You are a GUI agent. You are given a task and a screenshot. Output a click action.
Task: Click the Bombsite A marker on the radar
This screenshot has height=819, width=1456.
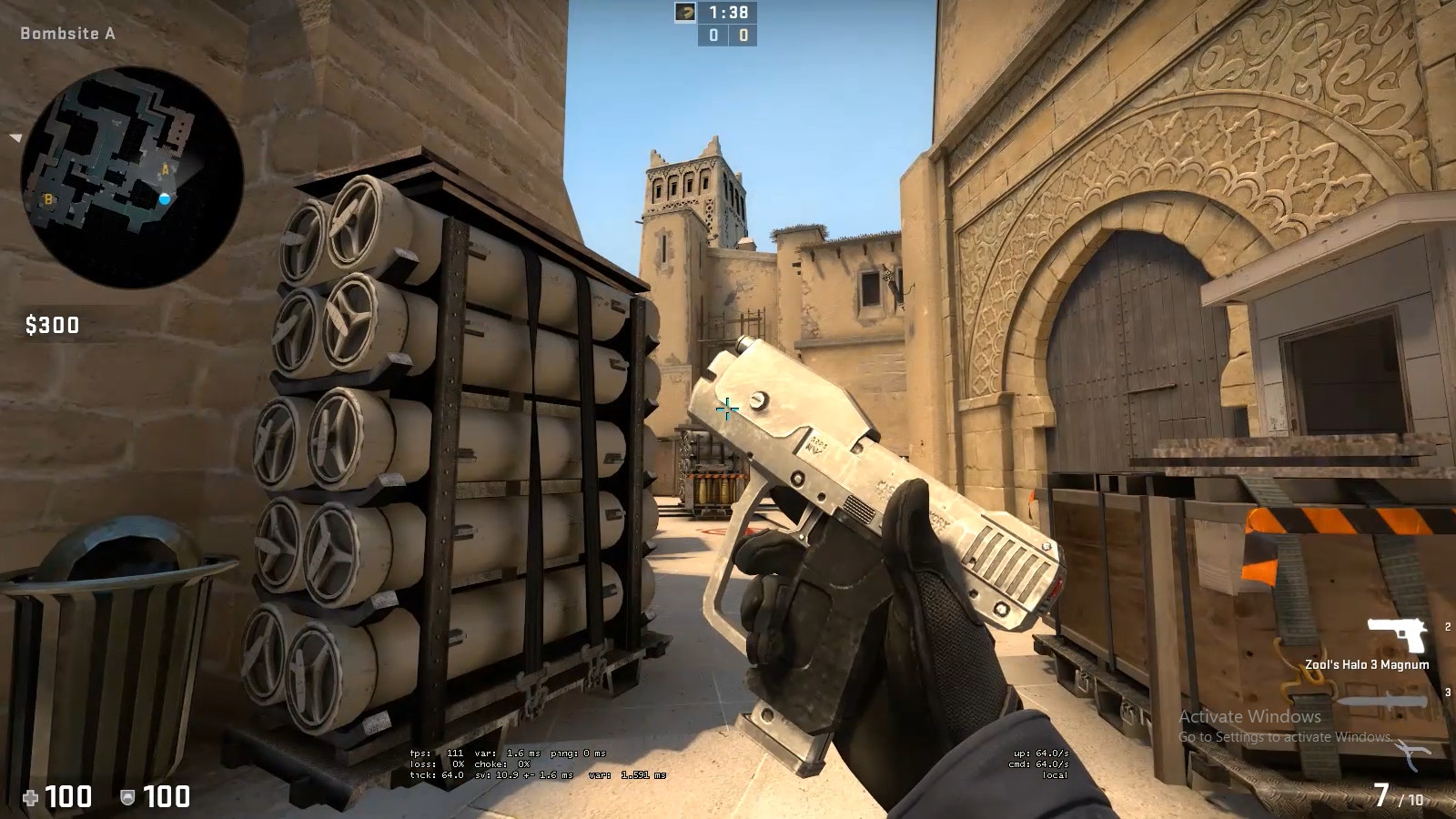click(x=164, y=171)
